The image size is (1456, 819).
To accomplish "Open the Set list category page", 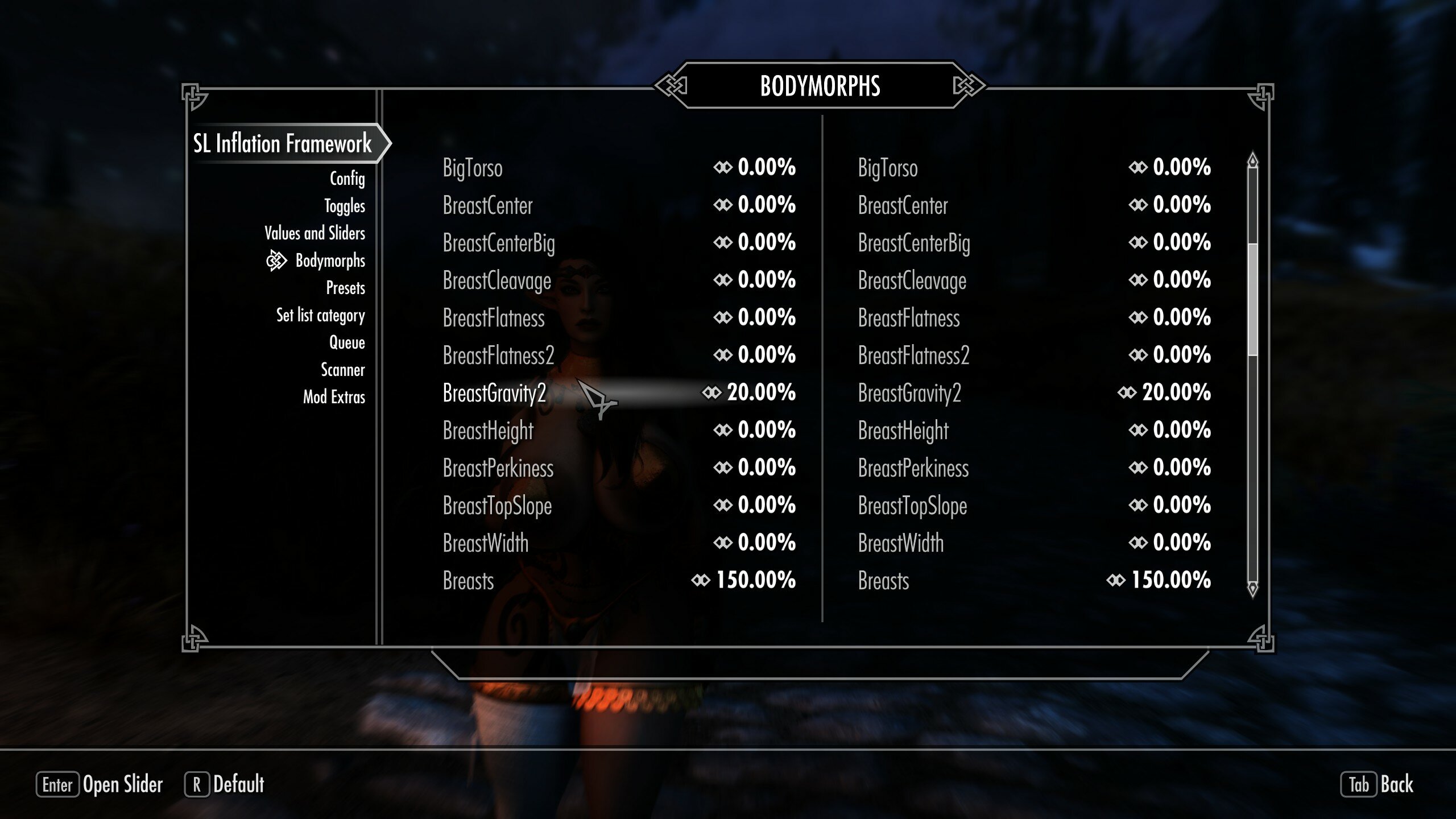I will (x=320, y=315).
